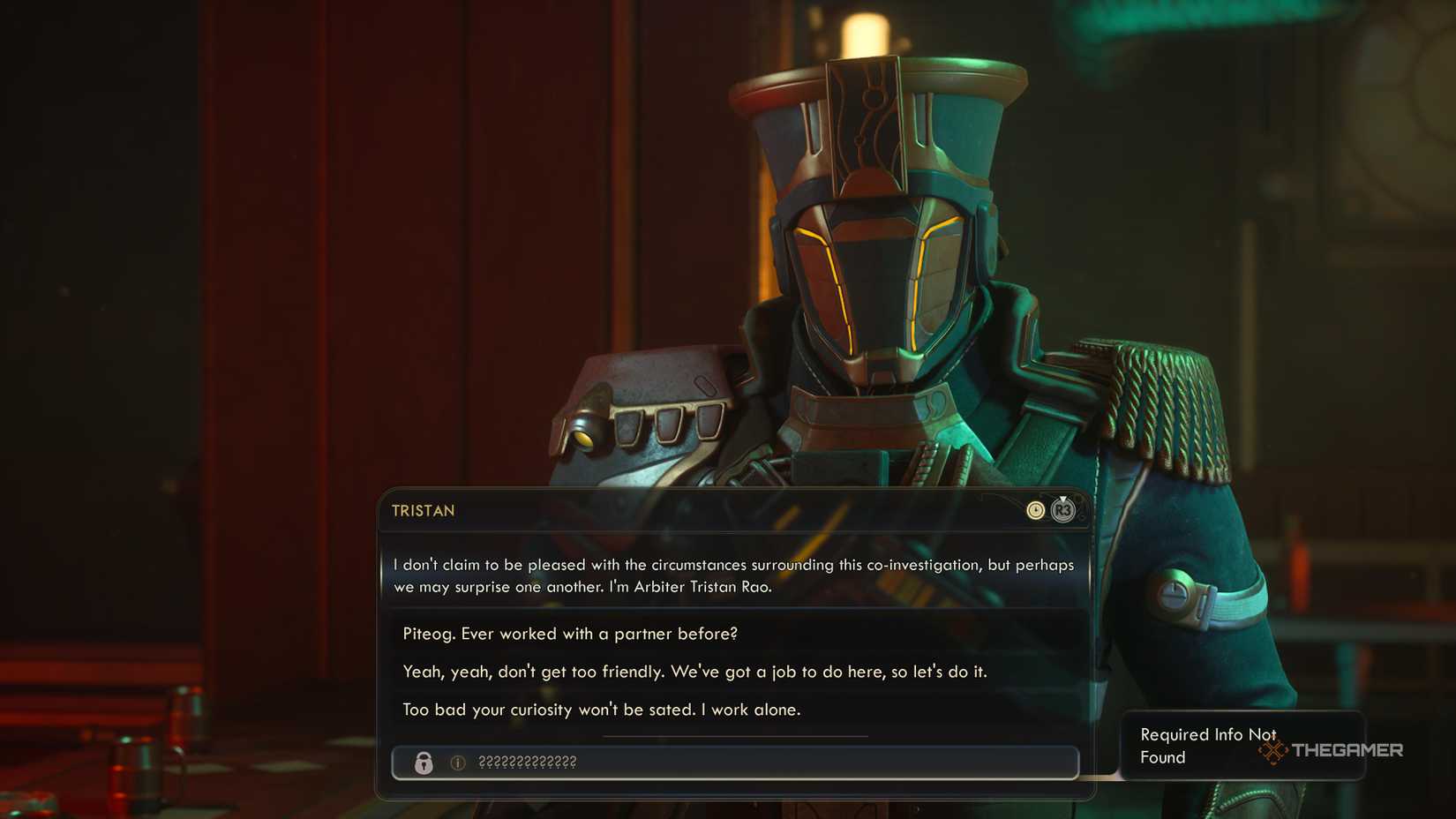The width and height of the screenshot is (1456, 819).
Task: Click the padlock to inspect the requirement
Action: (x=424, y=763)
